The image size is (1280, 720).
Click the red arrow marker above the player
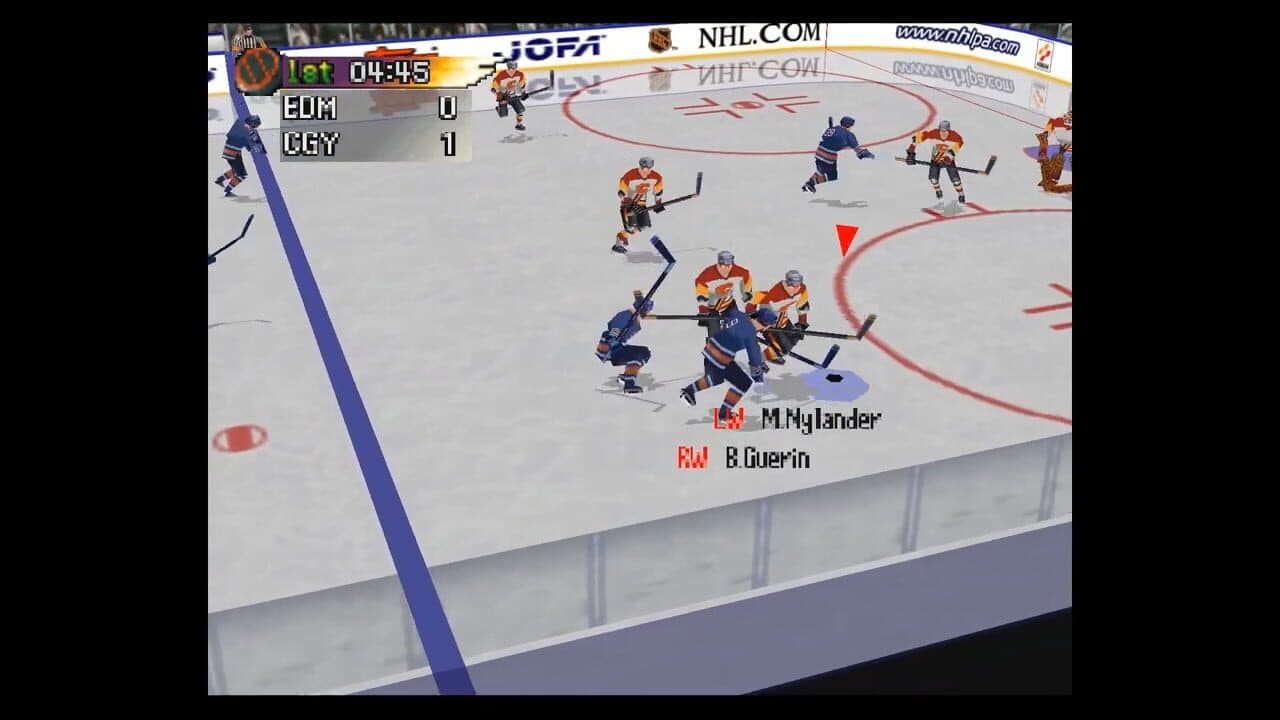click(x=846, y=238)
